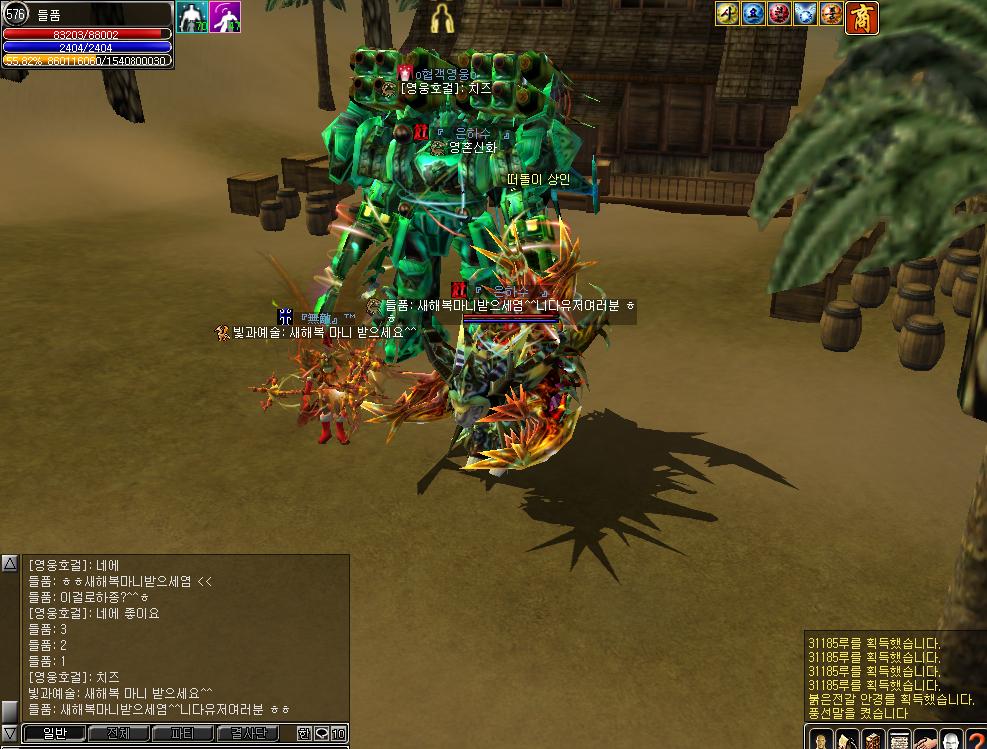Toggle the speech bubble button
The image size is (987, 749).
(x=321, y=734)
